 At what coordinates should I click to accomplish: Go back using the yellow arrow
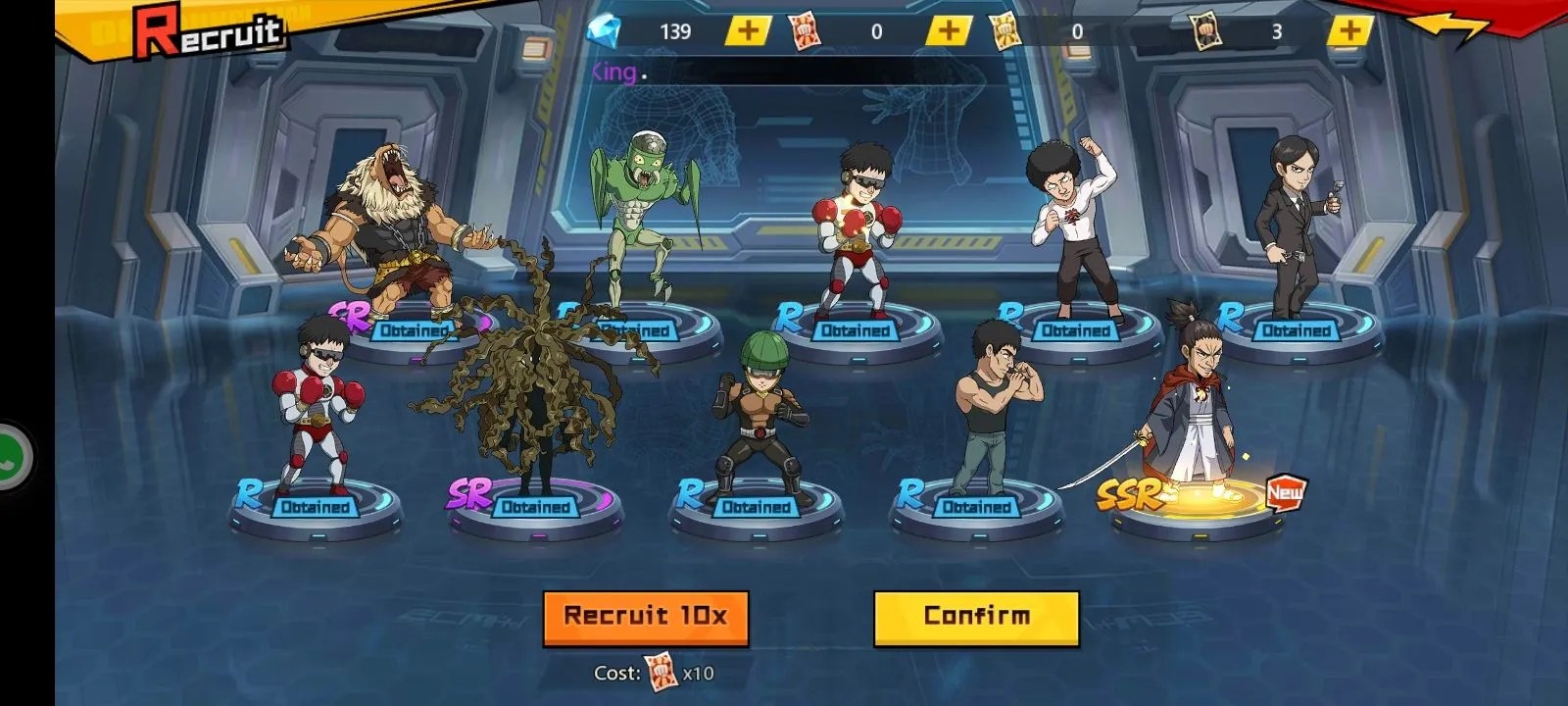1452,27
